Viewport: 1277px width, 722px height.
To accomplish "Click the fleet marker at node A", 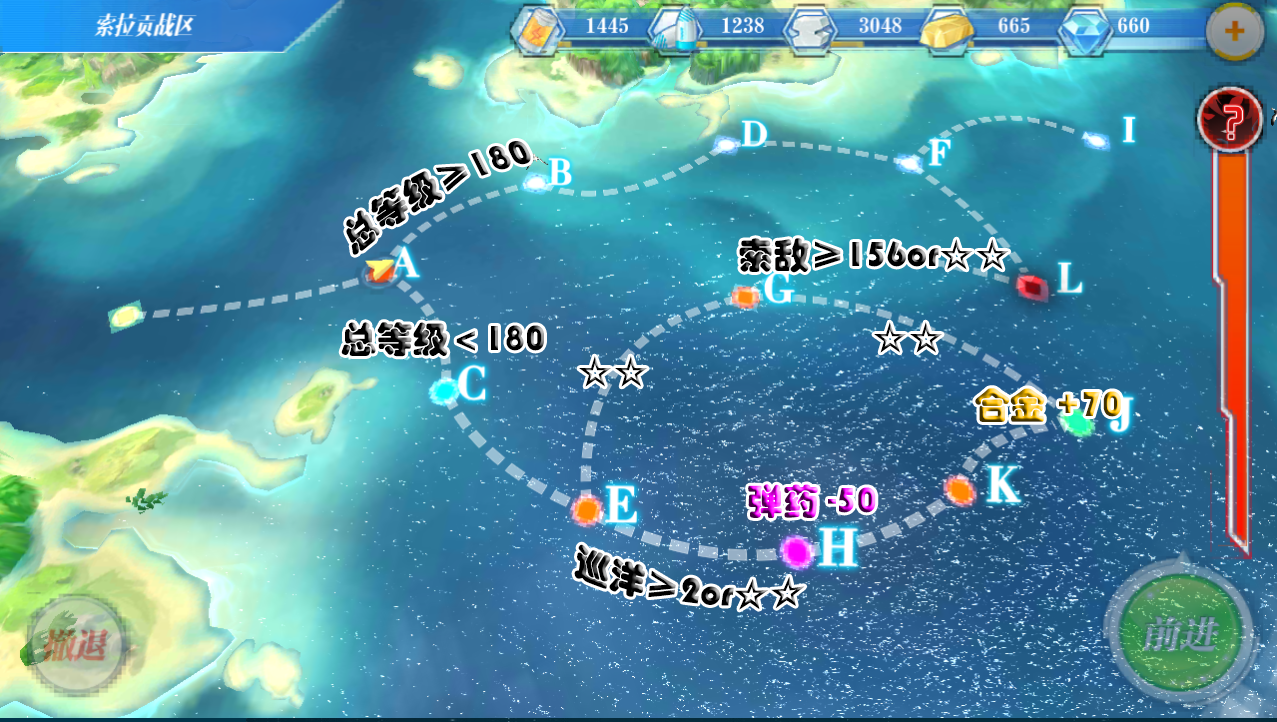I will tap(379, 270).
